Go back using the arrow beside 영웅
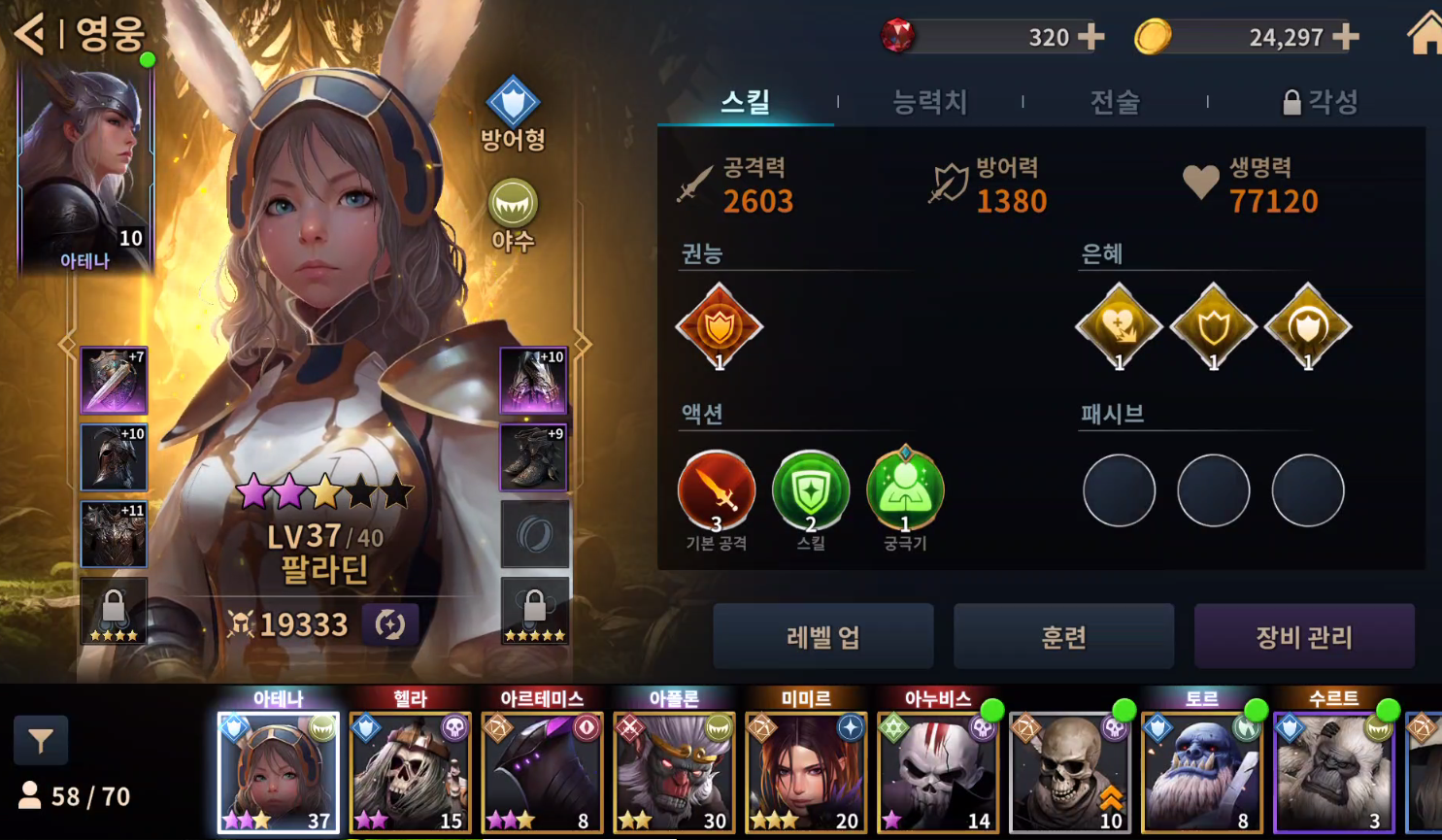Image resolution: width=1442 pixels, height=840 pixels. pos(31,35)
